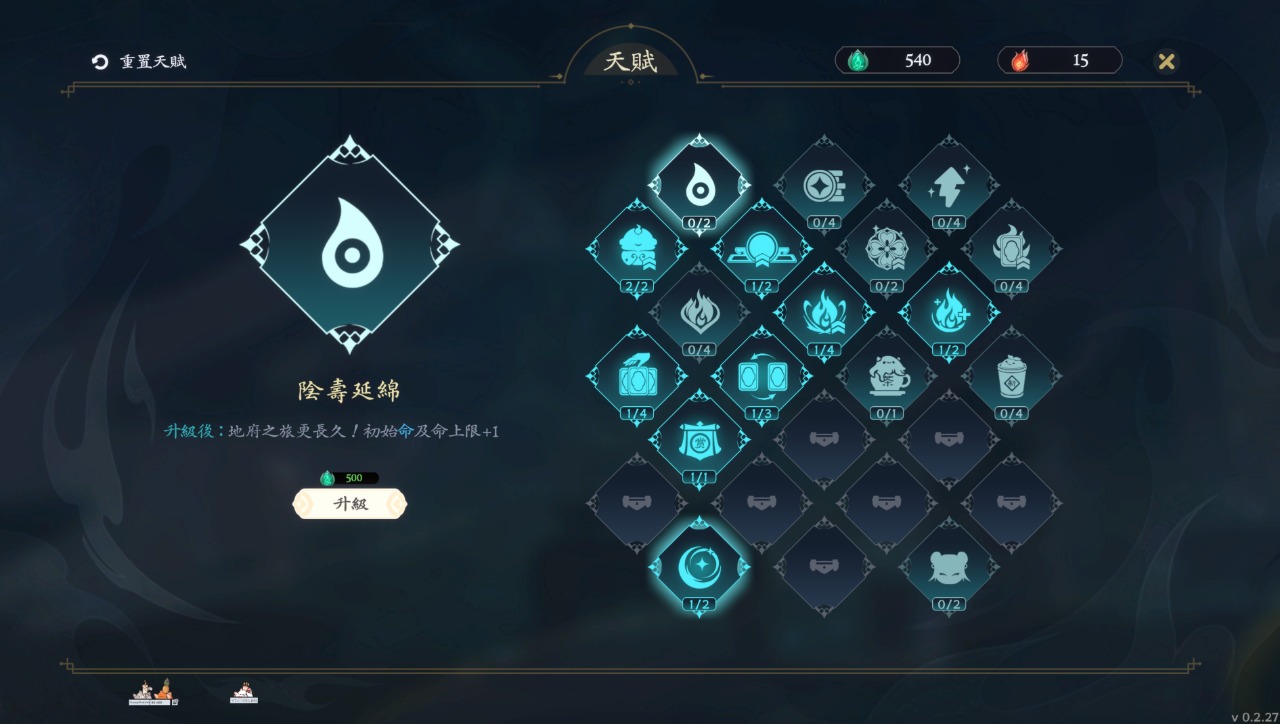Reset talents with 重置天賦
This screenshot has width=1280, height=724.
139,62
